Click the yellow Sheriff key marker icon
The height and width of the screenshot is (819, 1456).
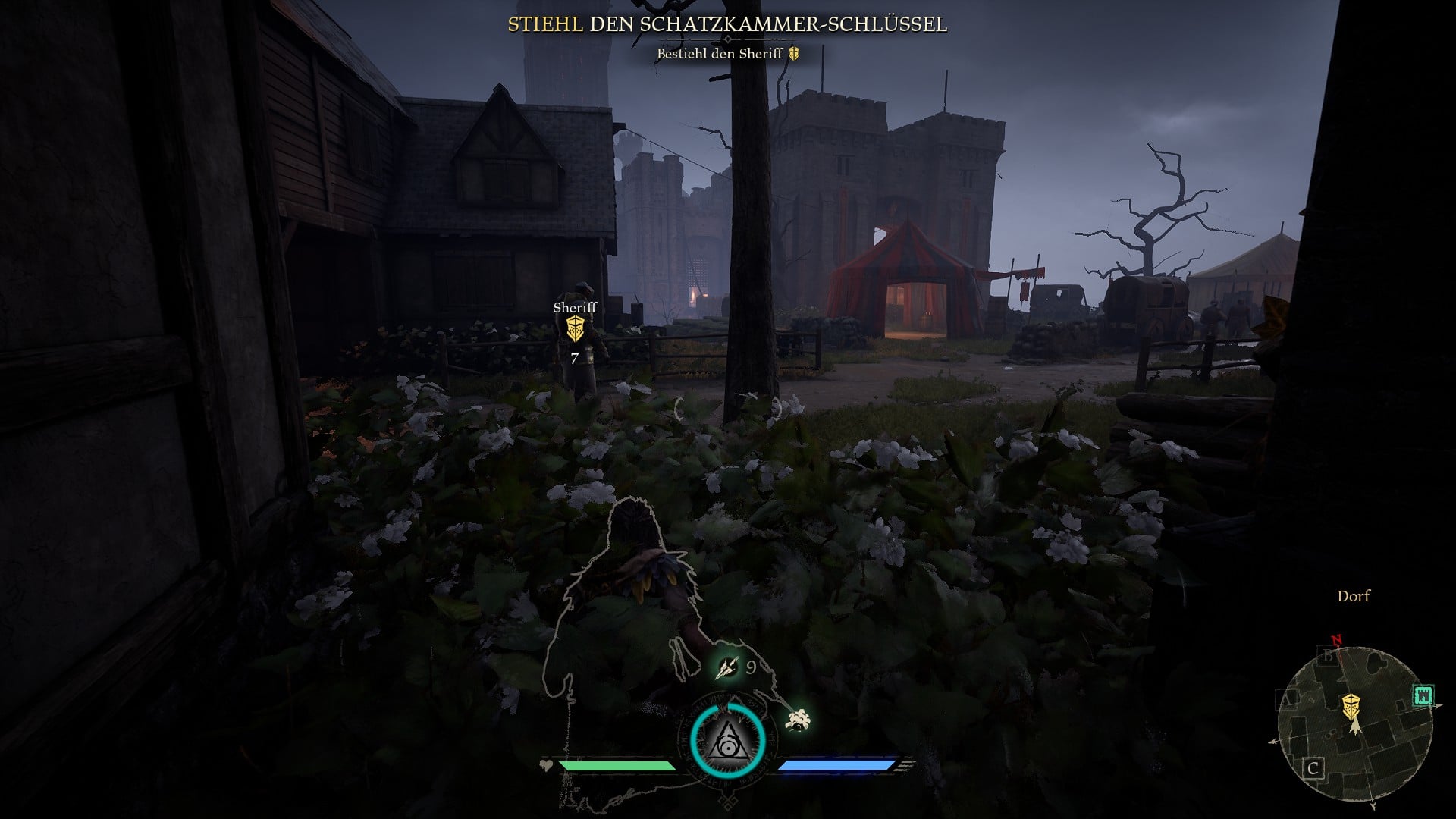(576, 329)
